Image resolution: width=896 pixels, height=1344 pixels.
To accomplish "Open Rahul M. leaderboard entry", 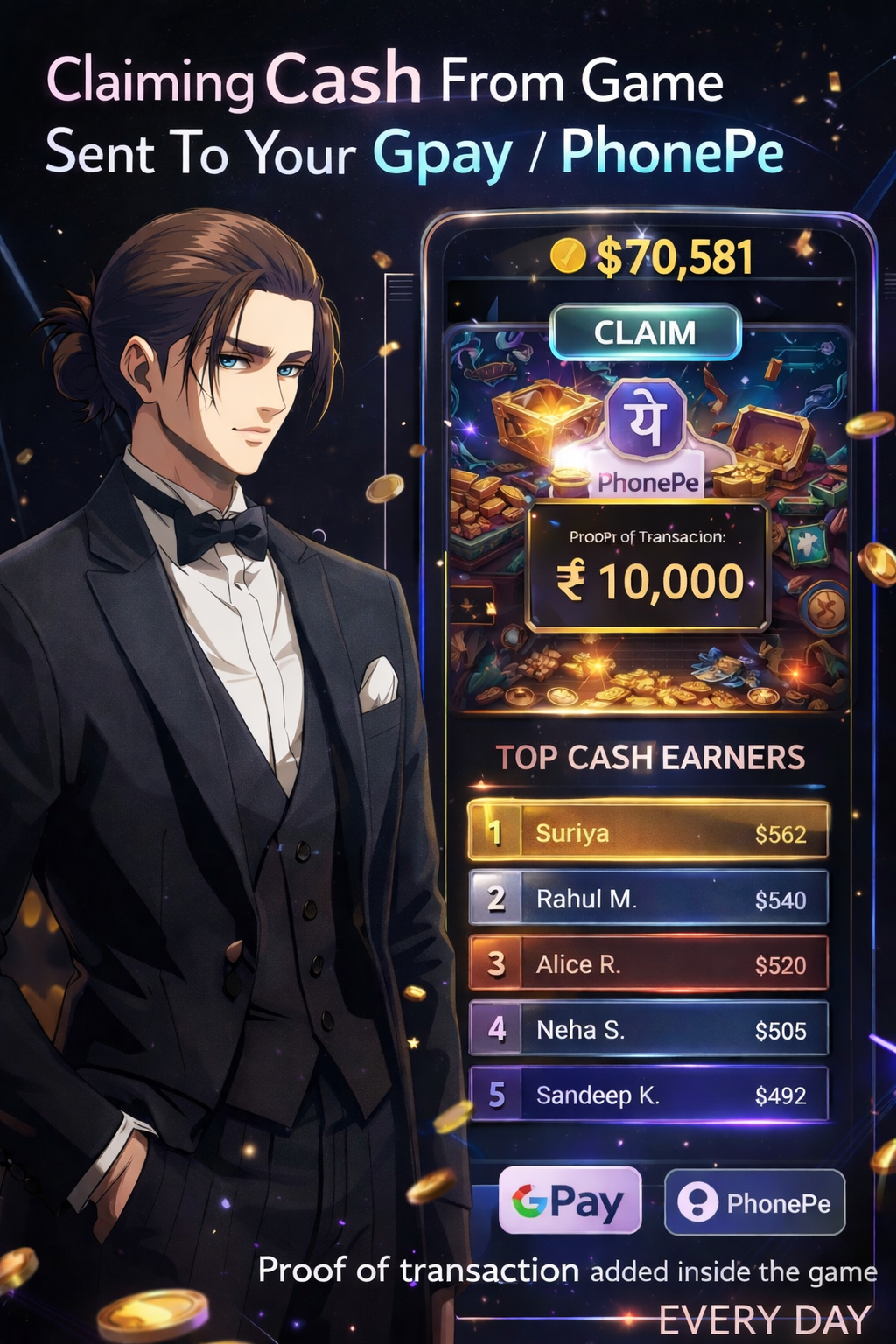I will click(x=648, y=899).
